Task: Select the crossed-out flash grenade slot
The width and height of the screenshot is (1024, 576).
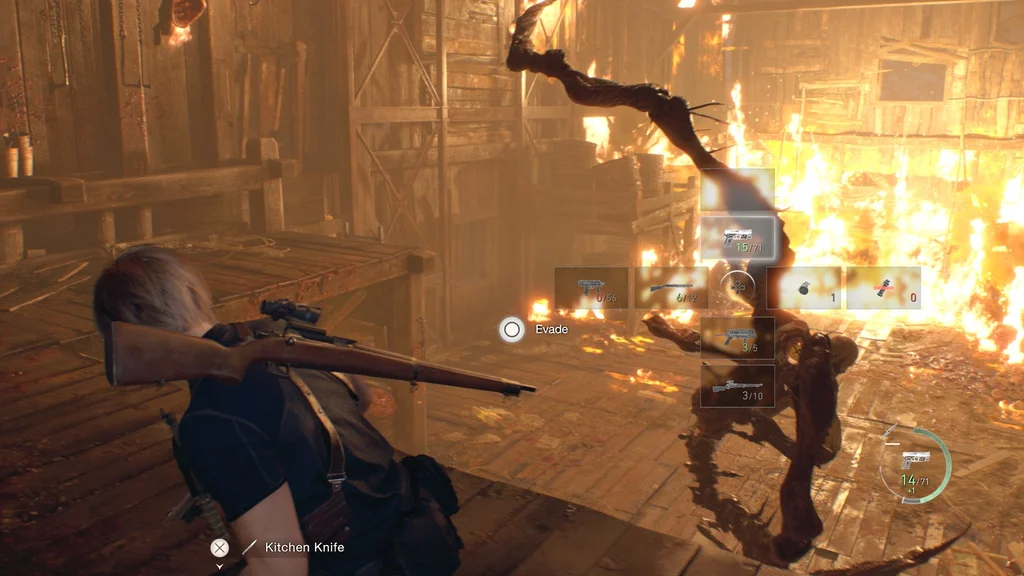Action: point(883,288)
